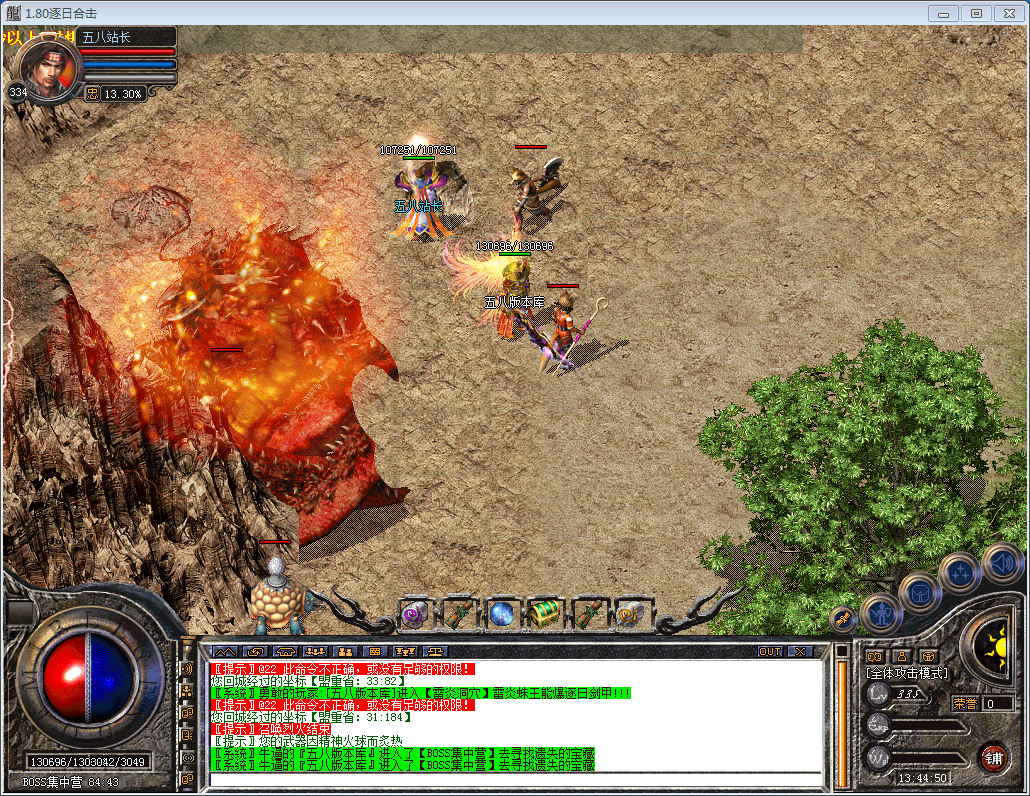Click the OUT button above chat
Screen dimensions: 1030x796
770,651
